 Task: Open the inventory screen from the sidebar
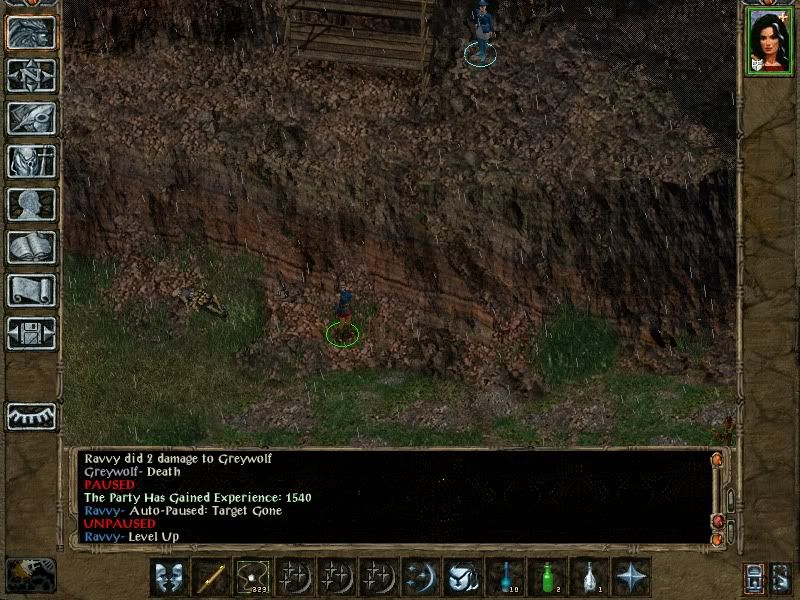pyautogui.click(x=31, y=161)
